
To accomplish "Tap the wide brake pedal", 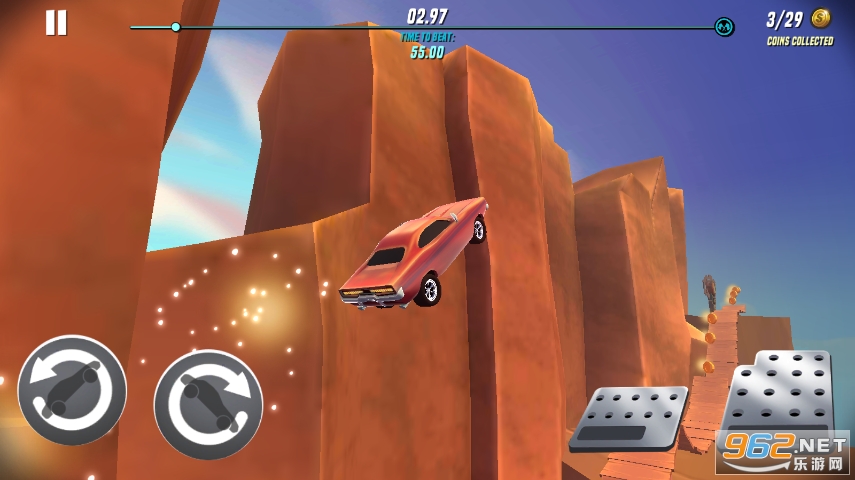I will [x=630, y=416].
